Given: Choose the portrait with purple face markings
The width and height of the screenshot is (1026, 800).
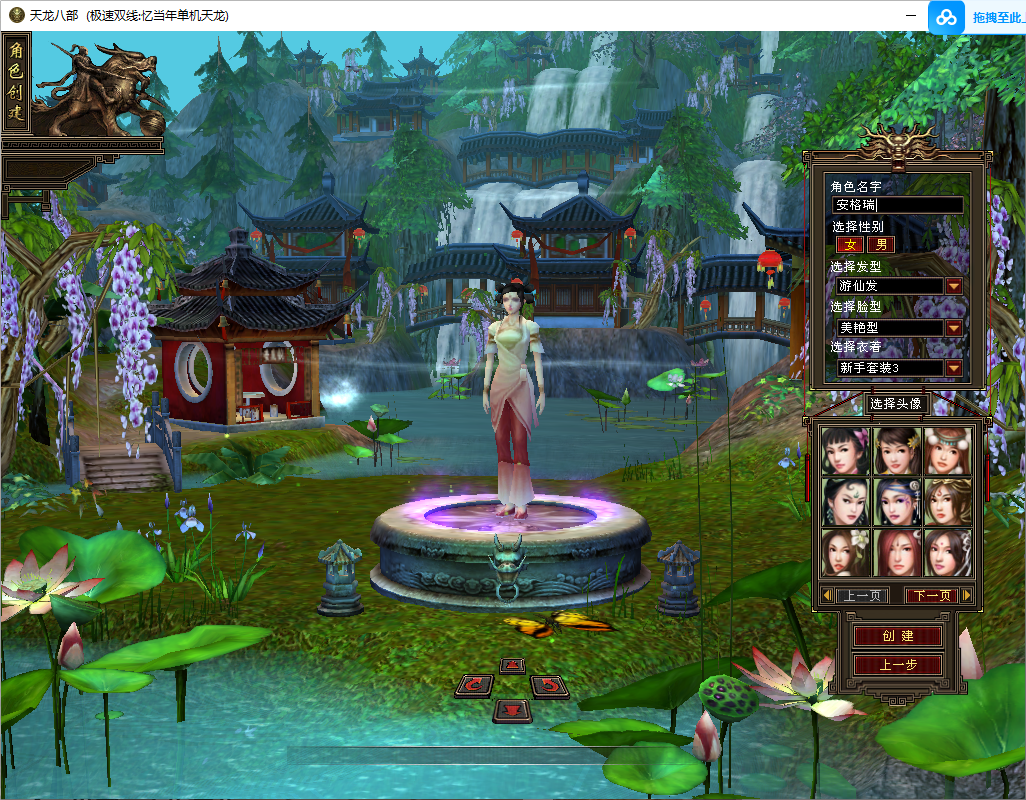Looking at the screenshot, I should [897, 501].
